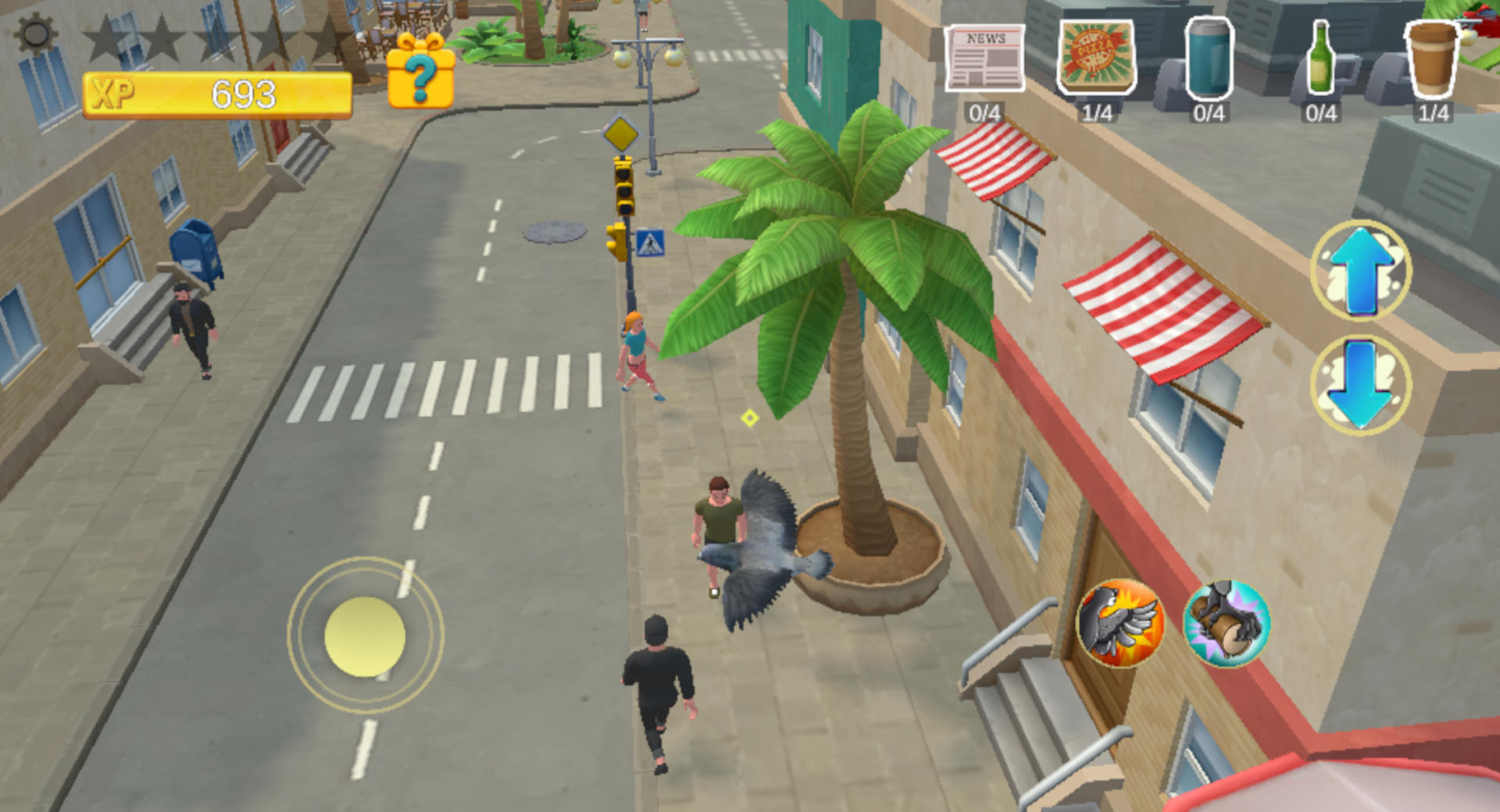Select the wing attack ability

(1123, 625)
